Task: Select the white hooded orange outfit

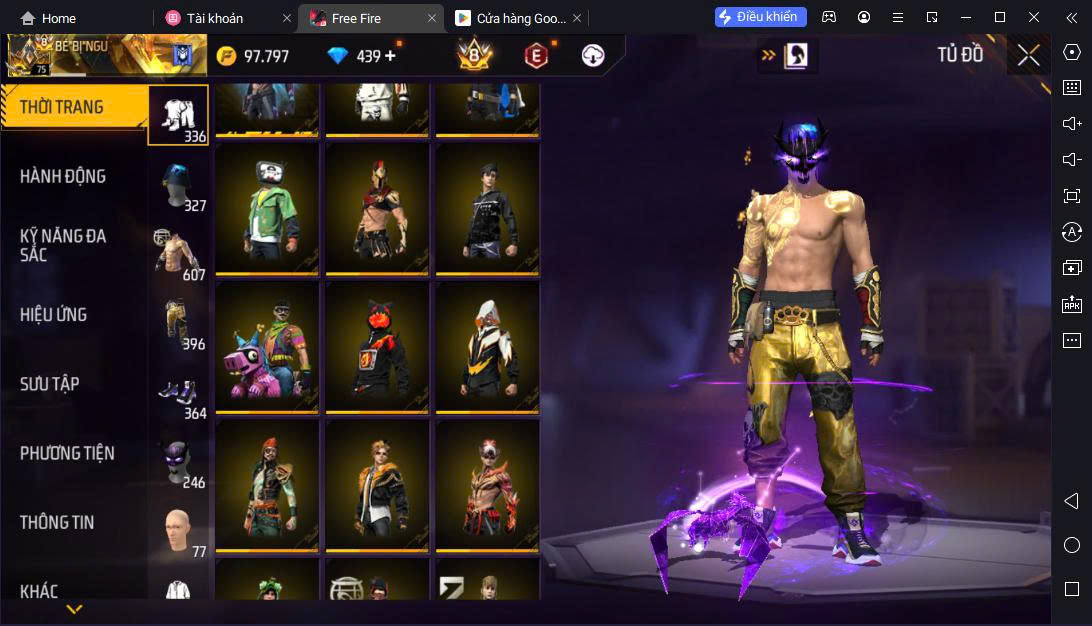Action: tap(487, 347)
